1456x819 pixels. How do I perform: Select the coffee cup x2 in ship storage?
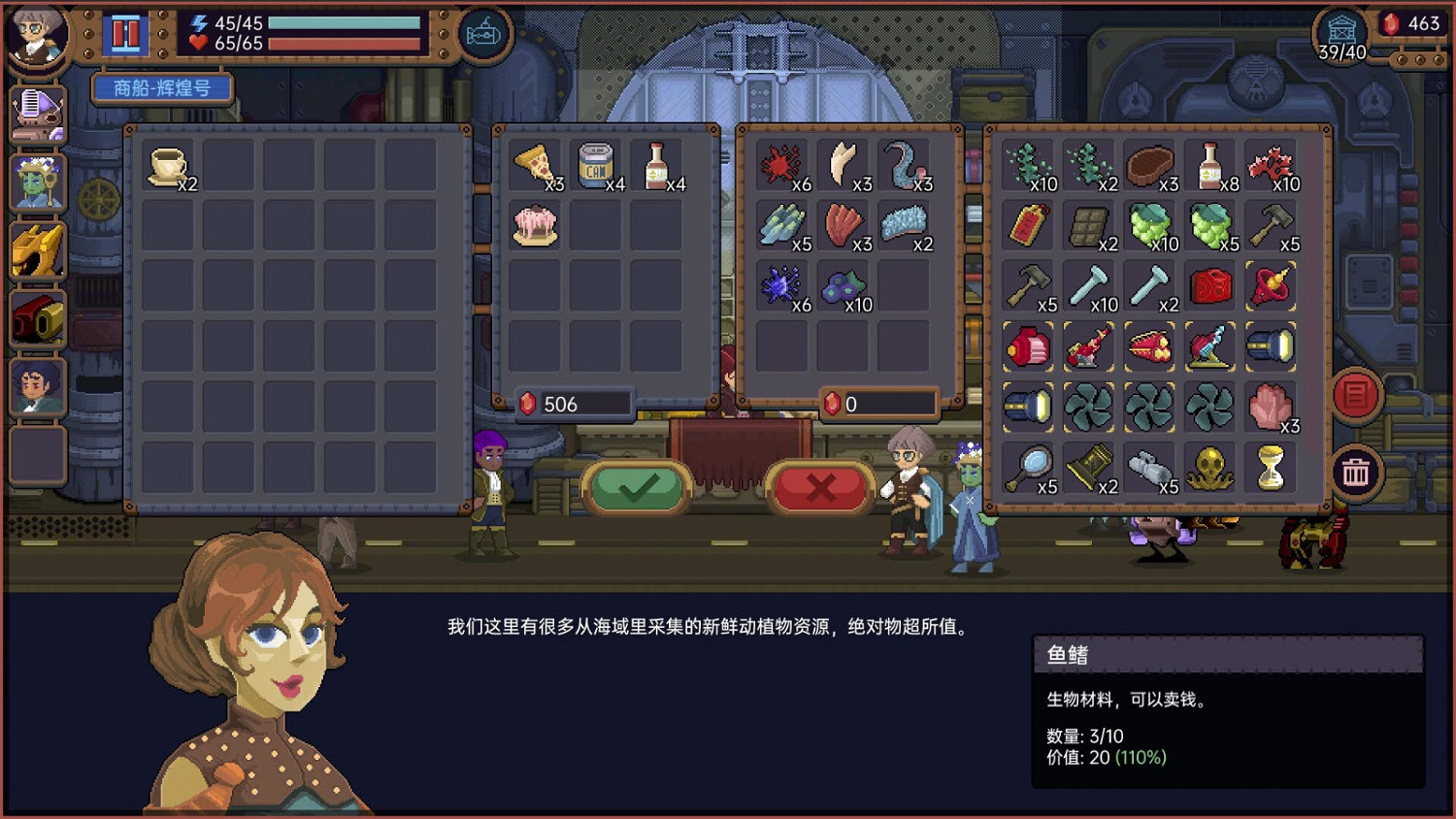tap(165, 165)
